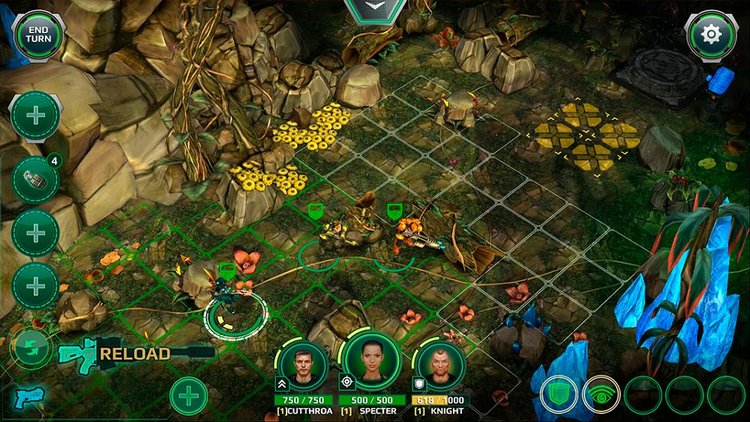This screenshot has height=422, width=750.
Task: Activate the green shield defense ability
Action: (x=559, y=393)
